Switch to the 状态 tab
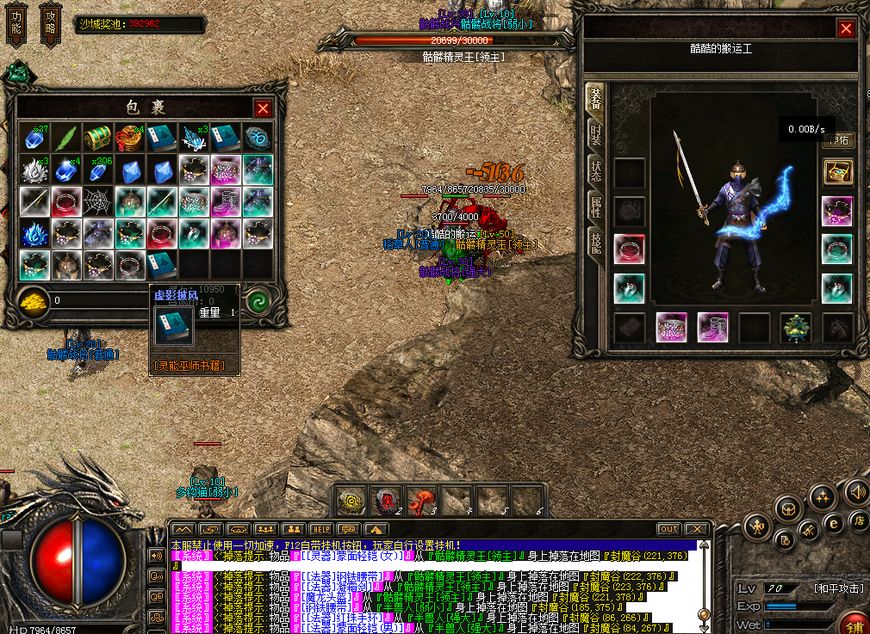870x634 pixels. 595,172
